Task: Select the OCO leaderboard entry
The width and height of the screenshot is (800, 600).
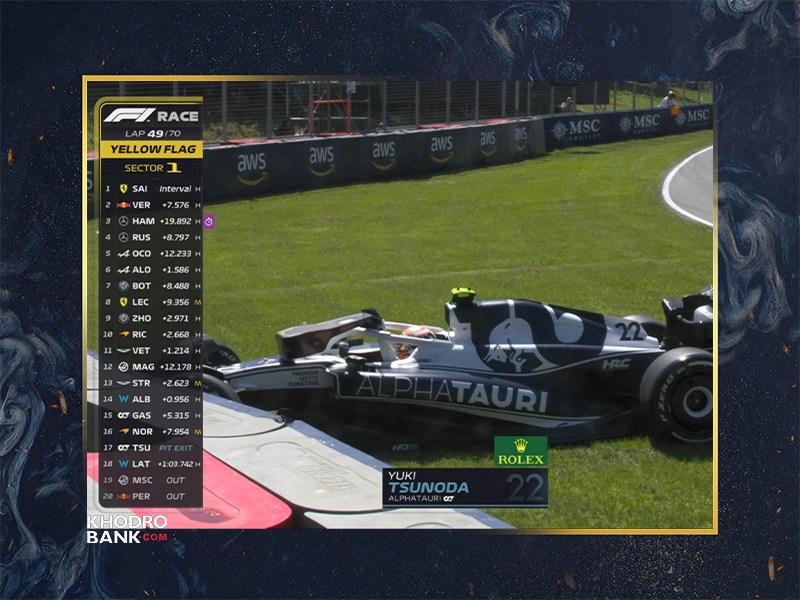Action: pyautogui.click(x=152, y=253)
